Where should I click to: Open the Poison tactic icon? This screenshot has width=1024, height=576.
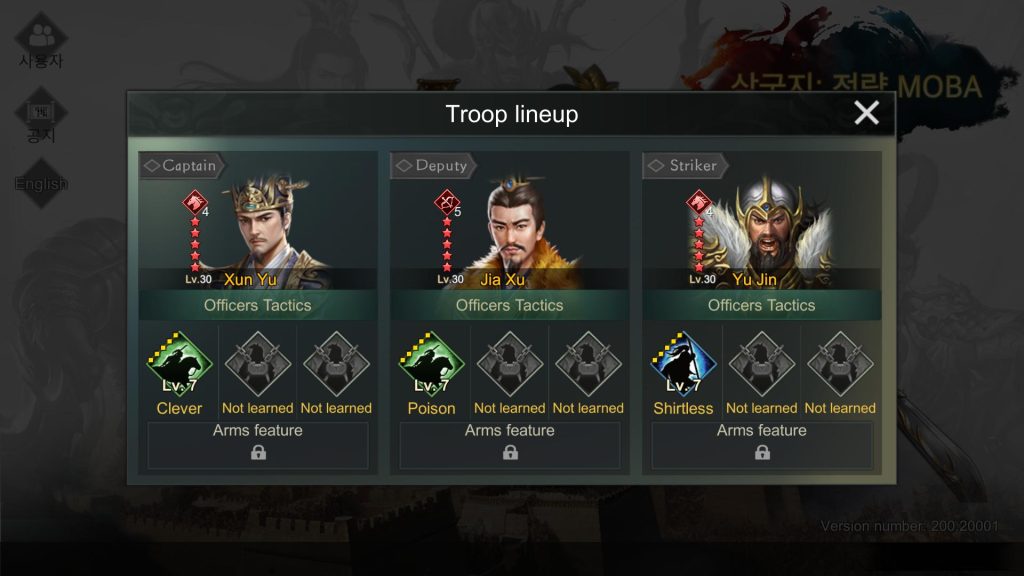tap(432, 366)
